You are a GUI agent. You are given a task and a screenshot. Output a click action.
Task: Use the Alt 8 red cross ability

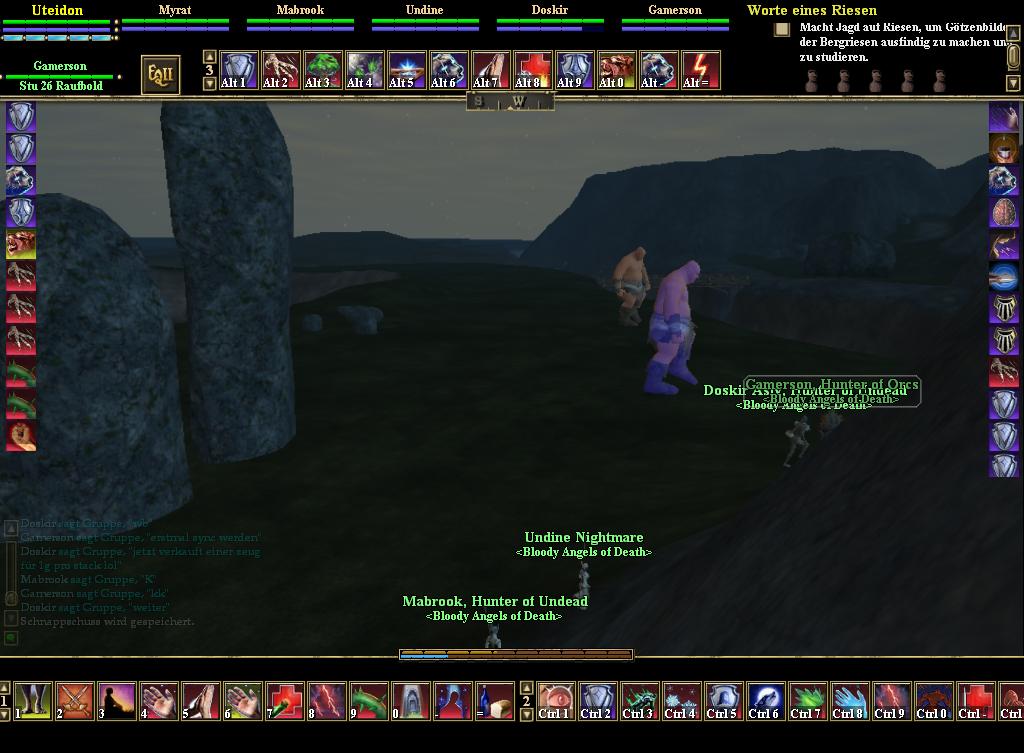click(x=533, y=70)
